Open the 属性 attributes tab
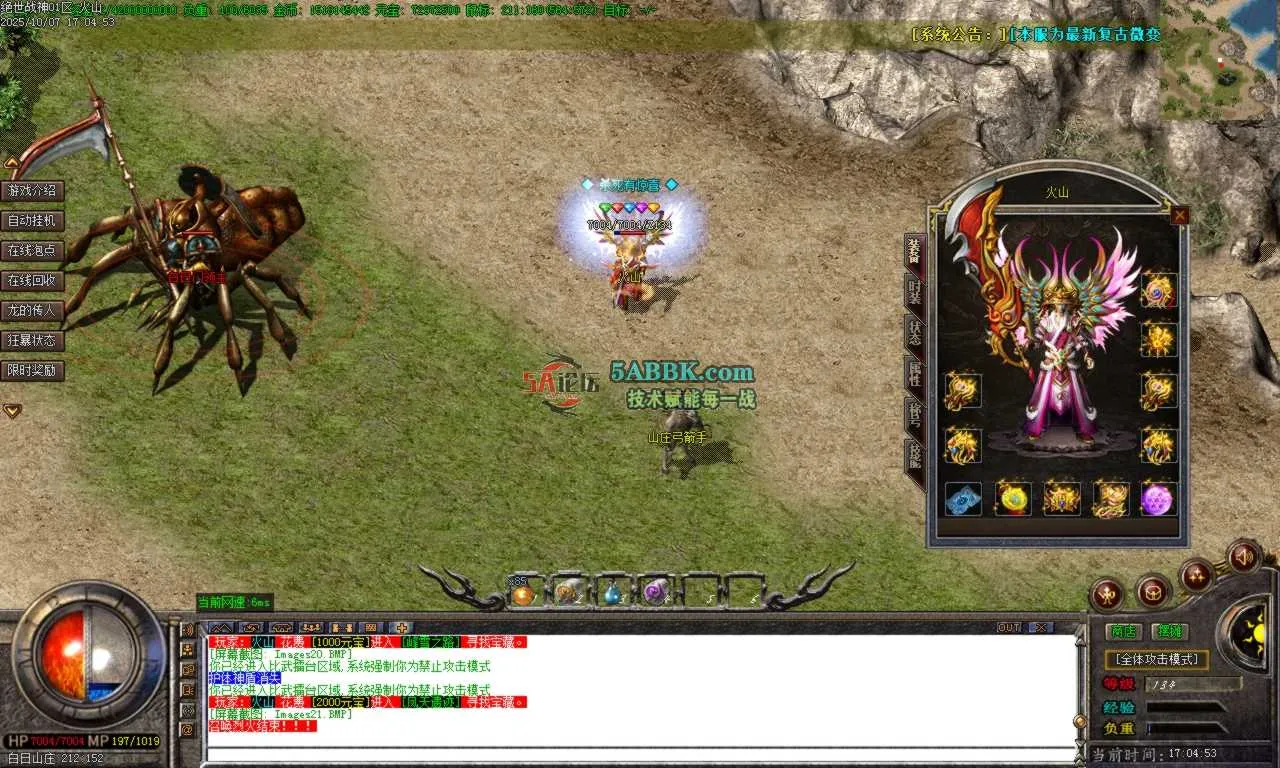Screen dimensions: 1280x768 click(914, 372)
